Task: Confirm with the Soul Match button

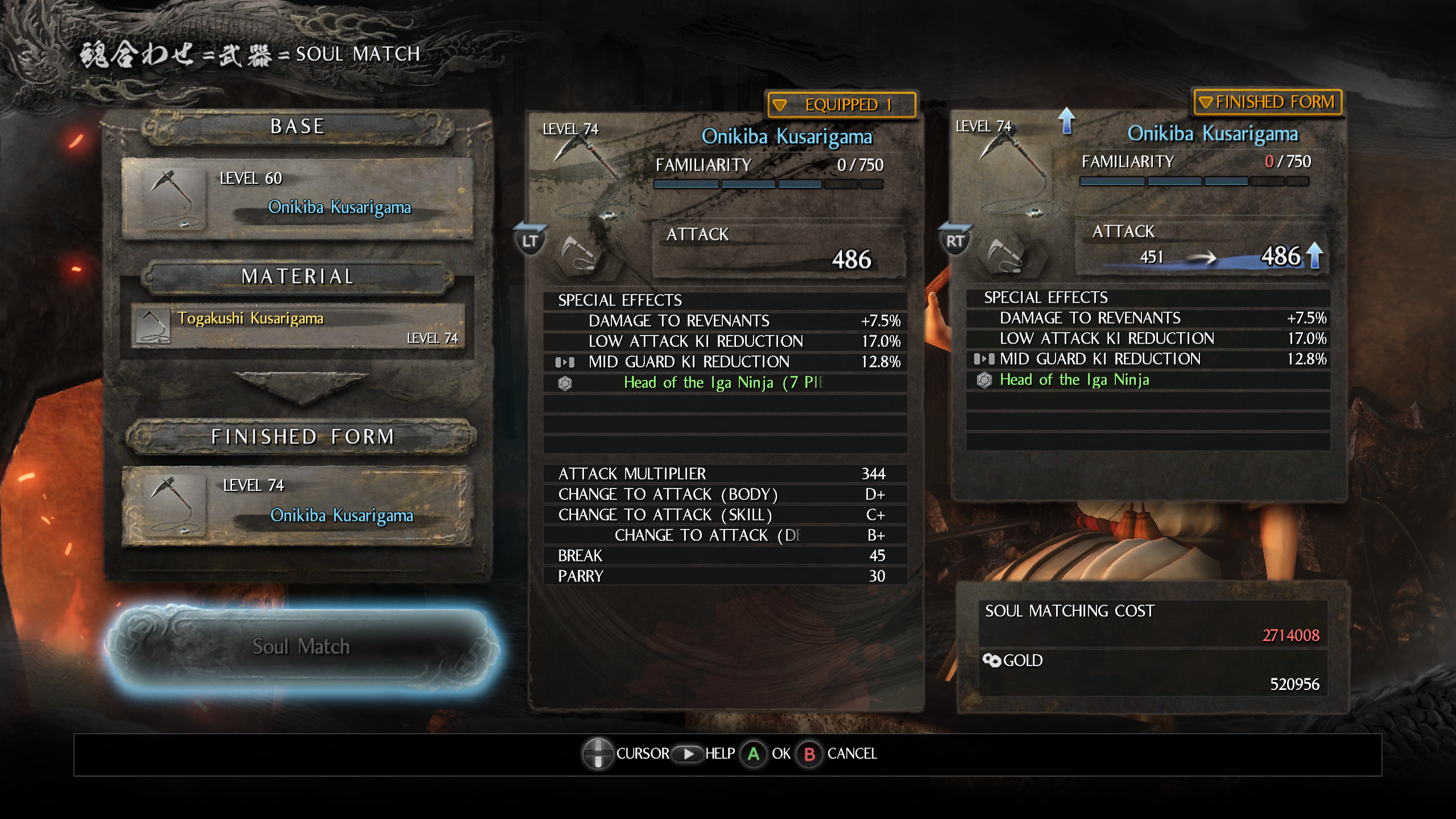Action: pyautogui.click(x=301, y=647)
